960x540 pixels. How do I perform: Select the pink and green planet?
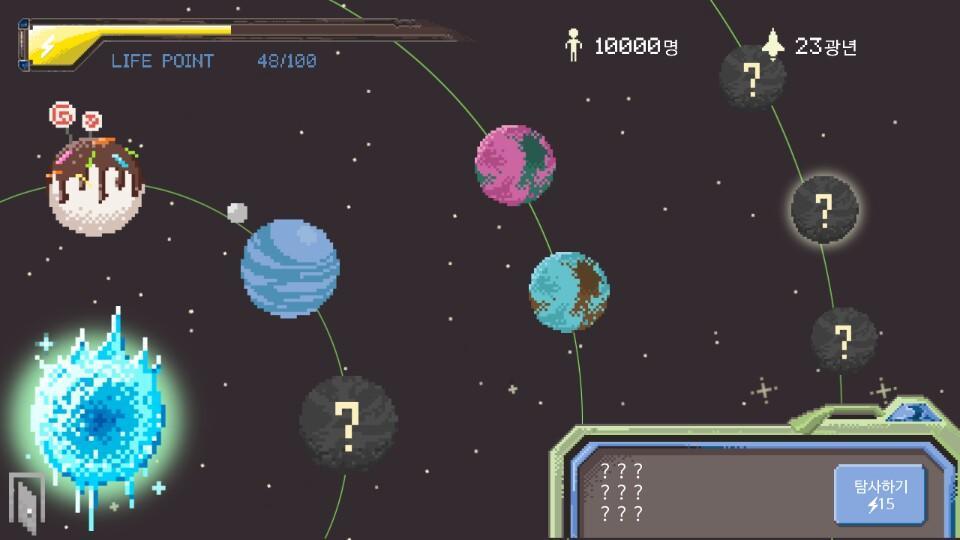click(x=515, y=164)
